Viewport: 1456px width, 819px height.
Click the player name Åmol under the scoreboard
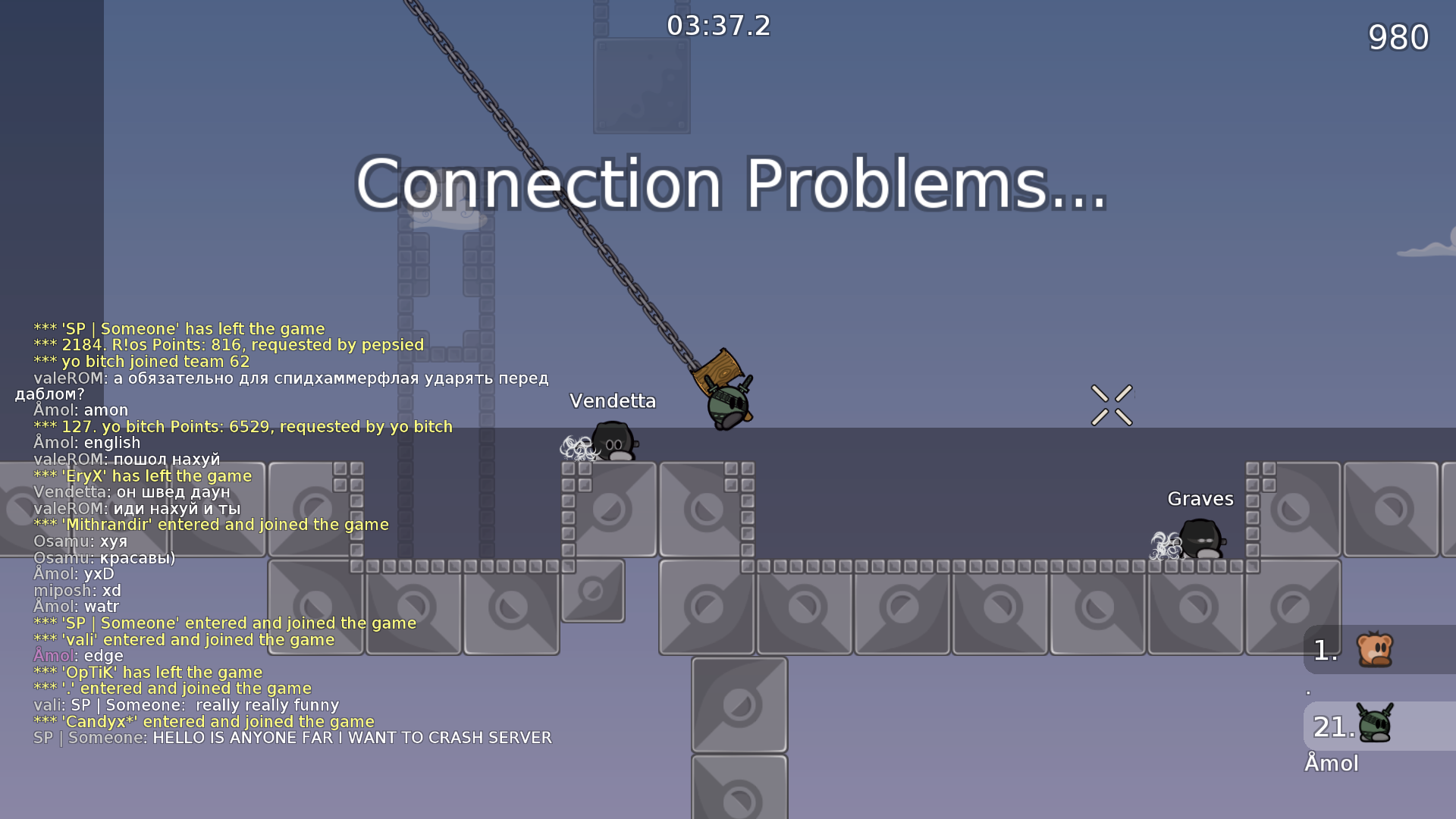click(1333, 764)
